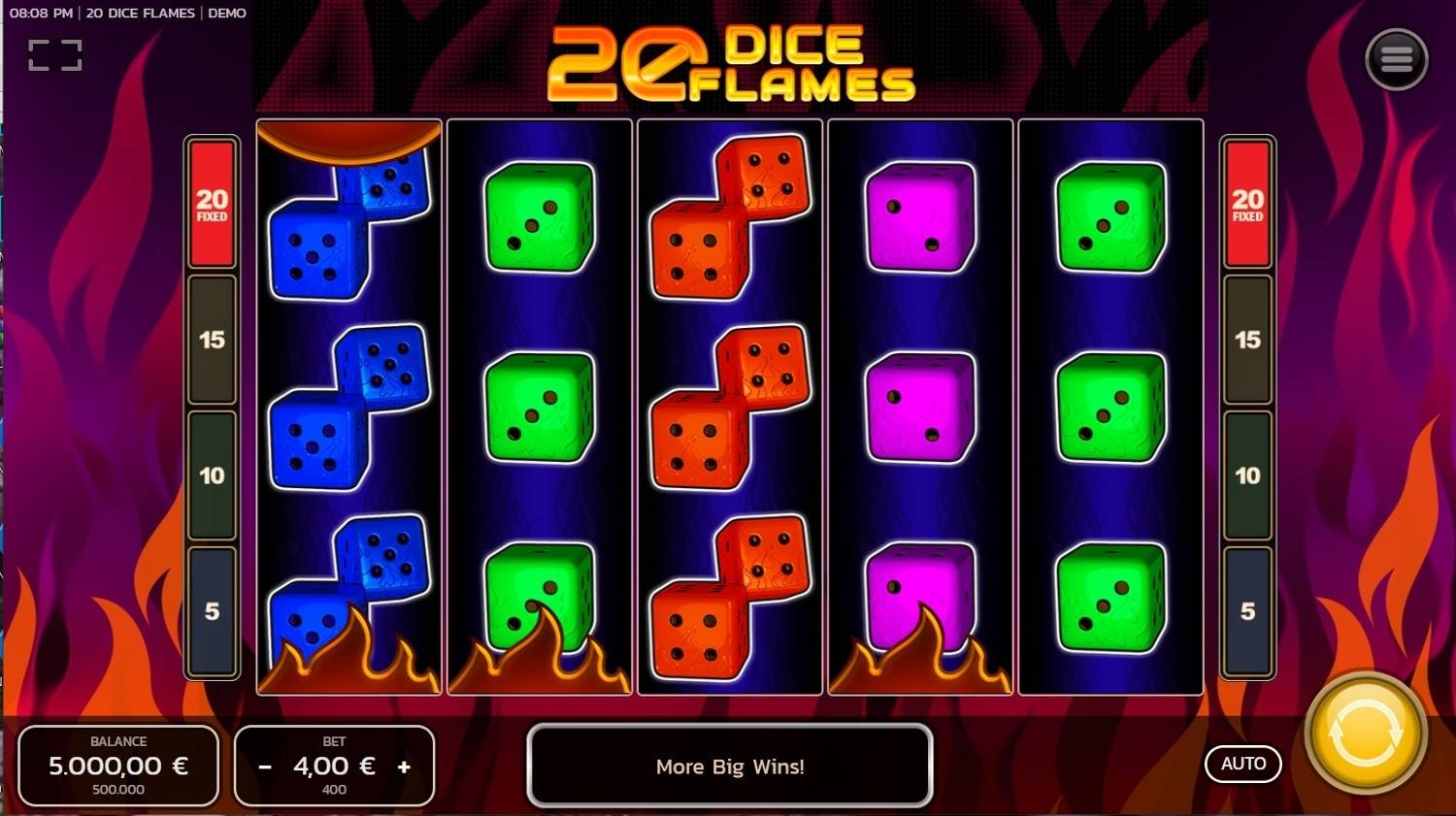Enter fullscreen mode
Screen dimensions: 1456x816
(x=56, y=53)
